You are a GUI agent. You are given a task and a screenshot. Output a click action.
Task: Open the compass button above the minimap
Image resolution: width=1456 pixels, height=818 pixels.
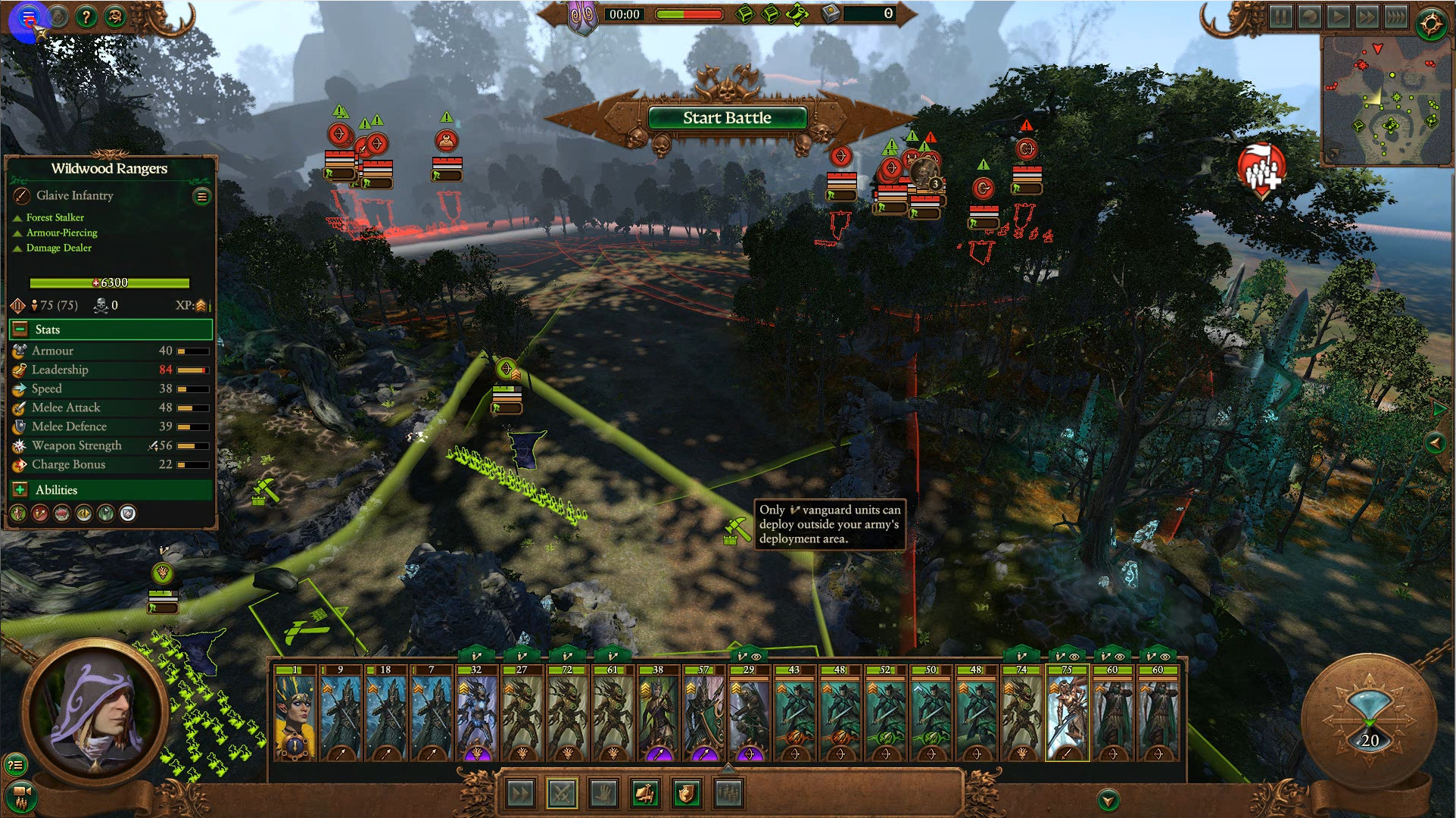click(1430, 24)
